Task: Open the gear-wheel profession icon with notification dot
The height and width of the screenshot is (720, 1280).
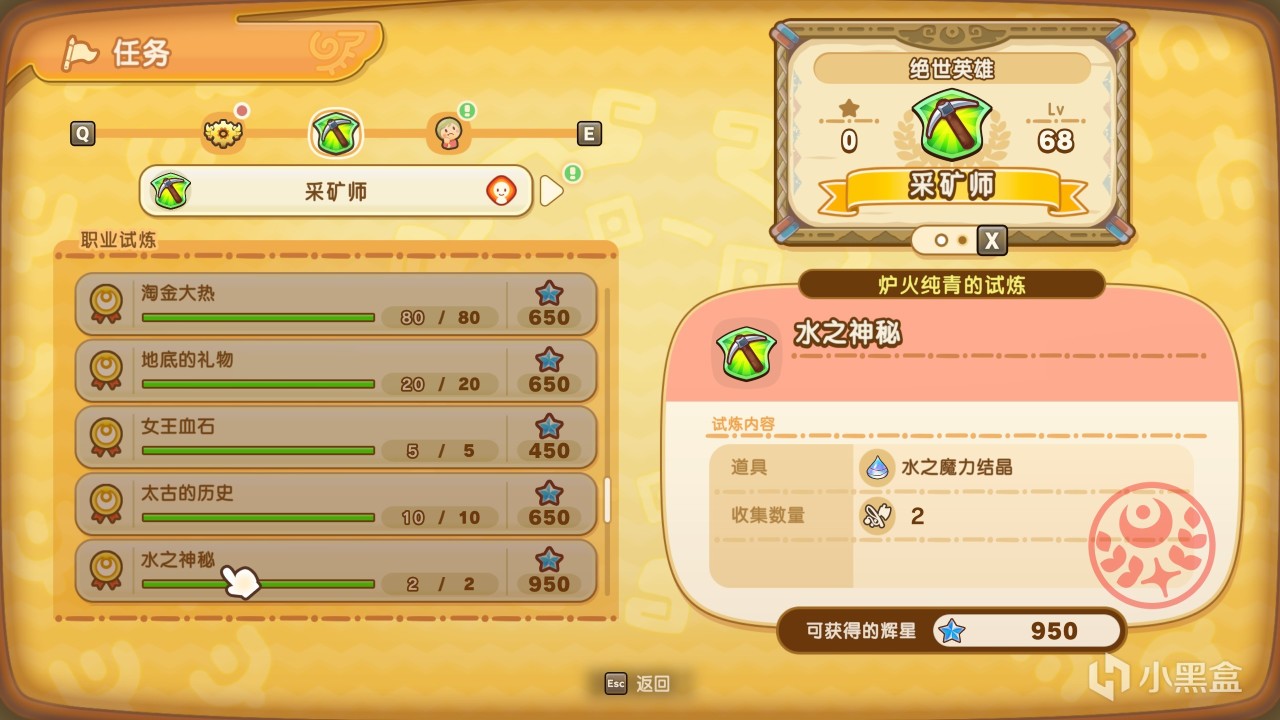Action: click(224, 133)
